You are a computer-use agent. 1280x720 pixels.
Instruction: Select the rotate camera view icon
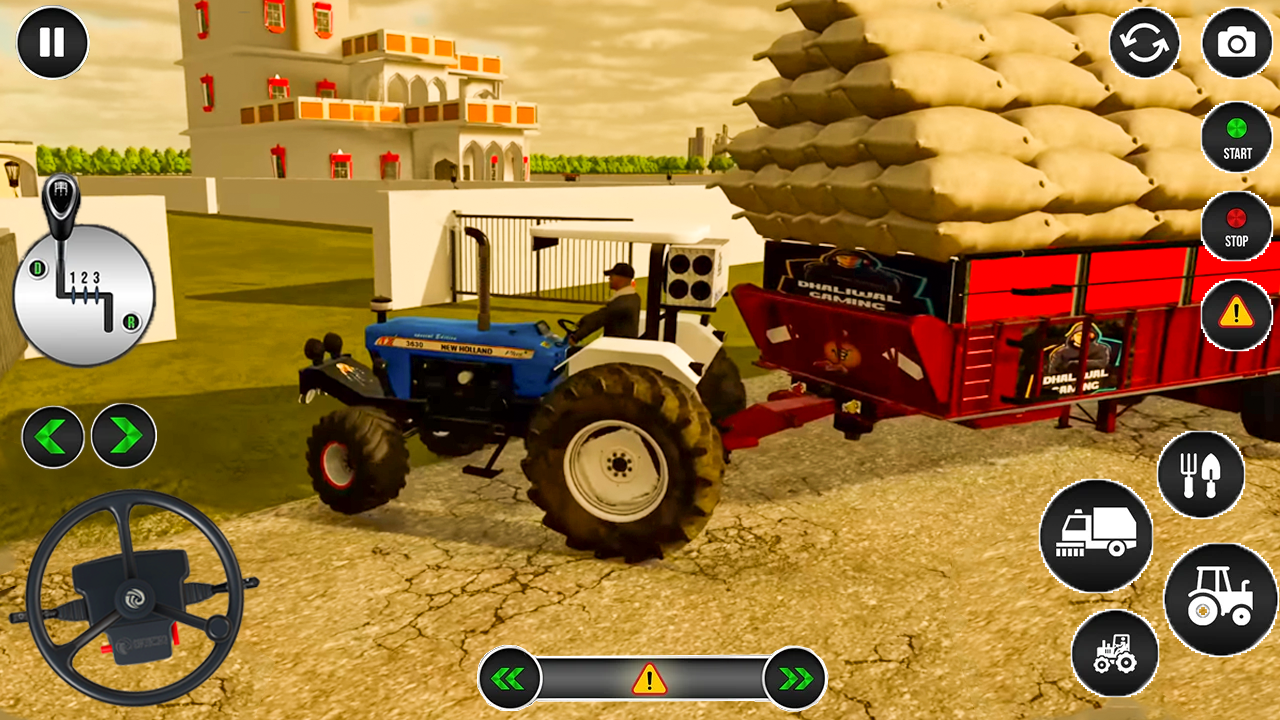[x=1145, y=43]
